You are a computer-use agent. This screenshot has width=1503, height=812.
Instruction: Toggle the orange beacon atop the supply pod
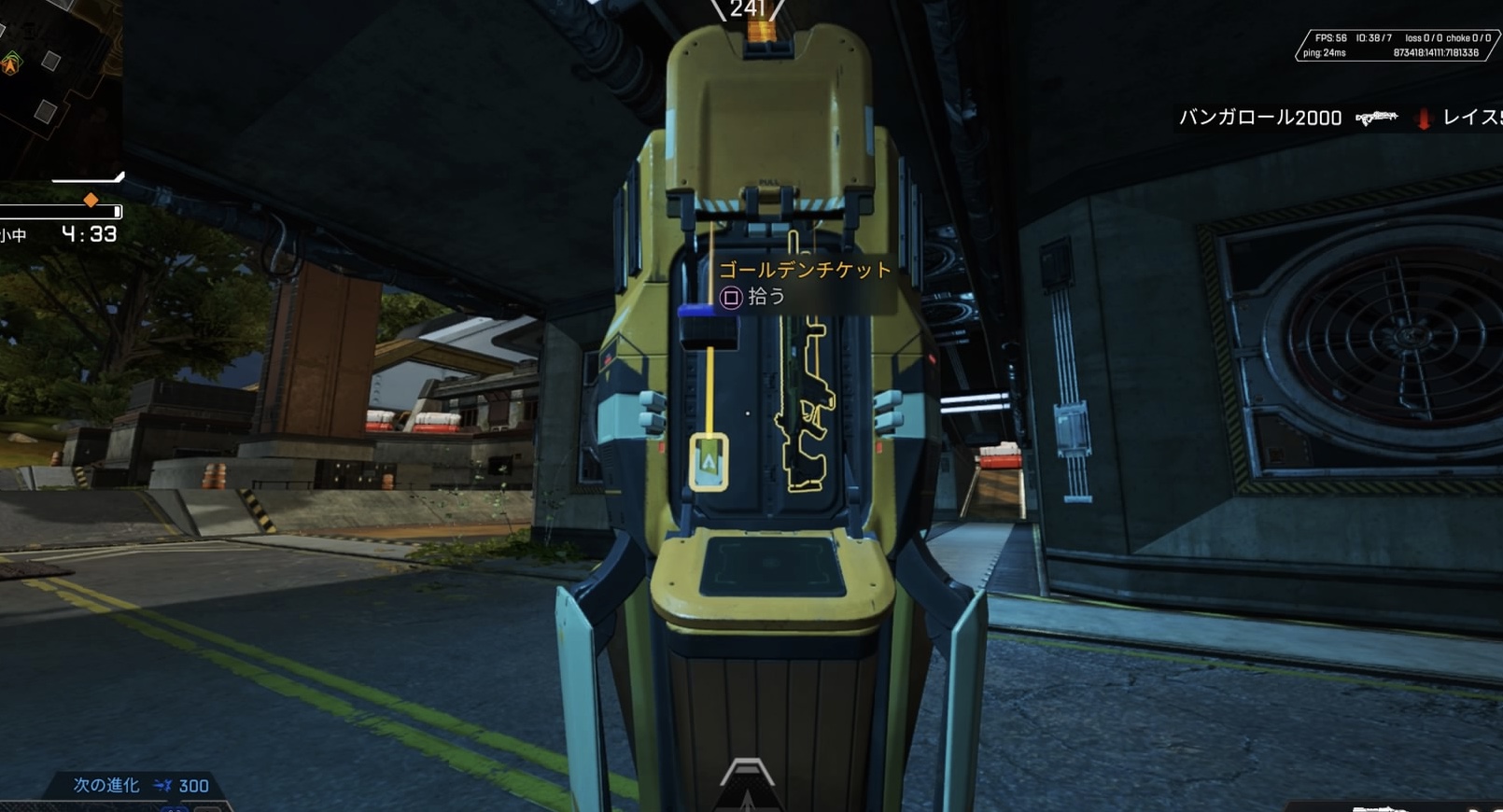[764, 30]
